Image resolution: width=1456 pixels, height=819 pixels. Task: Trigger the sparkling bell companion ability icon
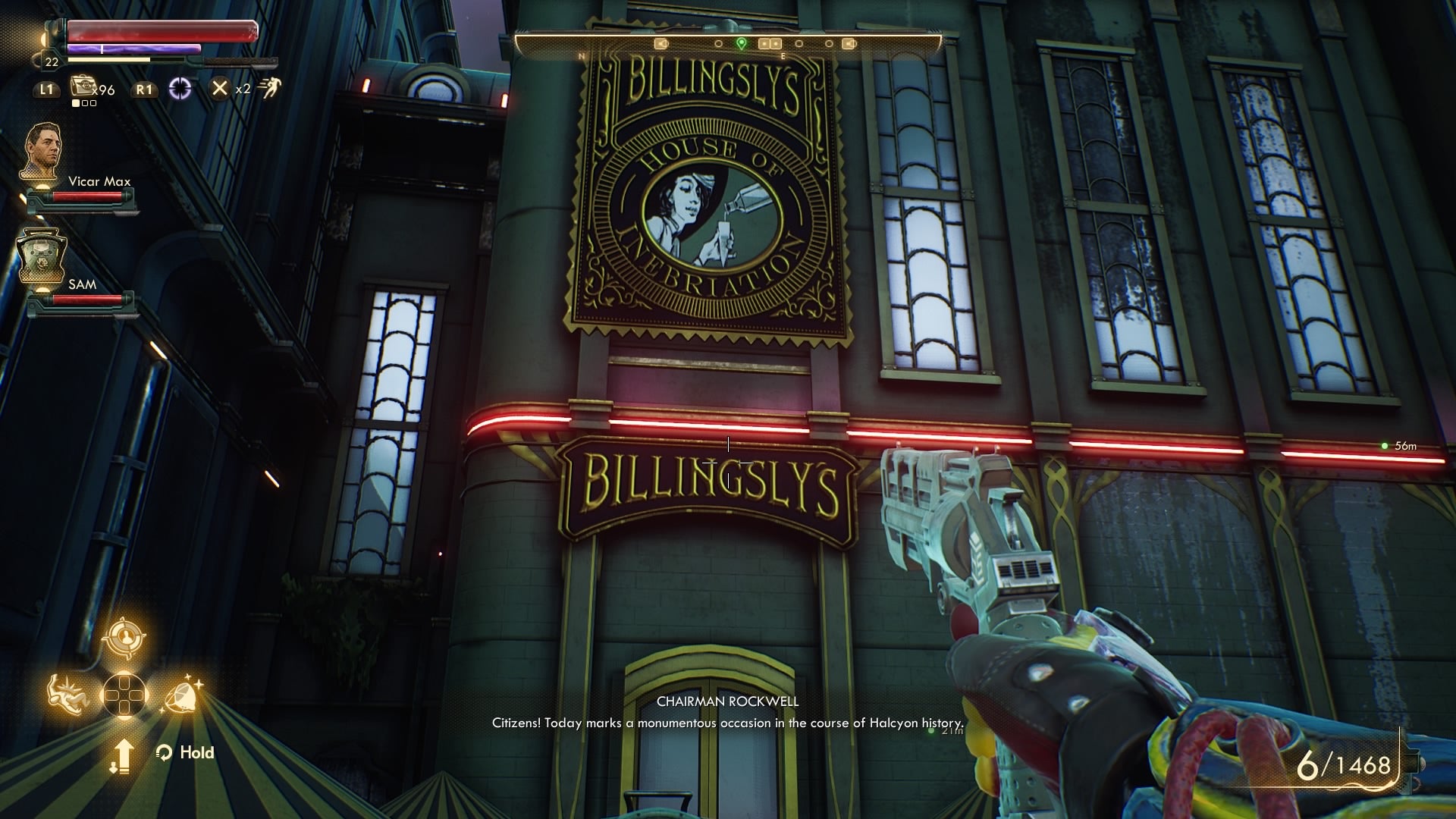(x=182, y=694)
